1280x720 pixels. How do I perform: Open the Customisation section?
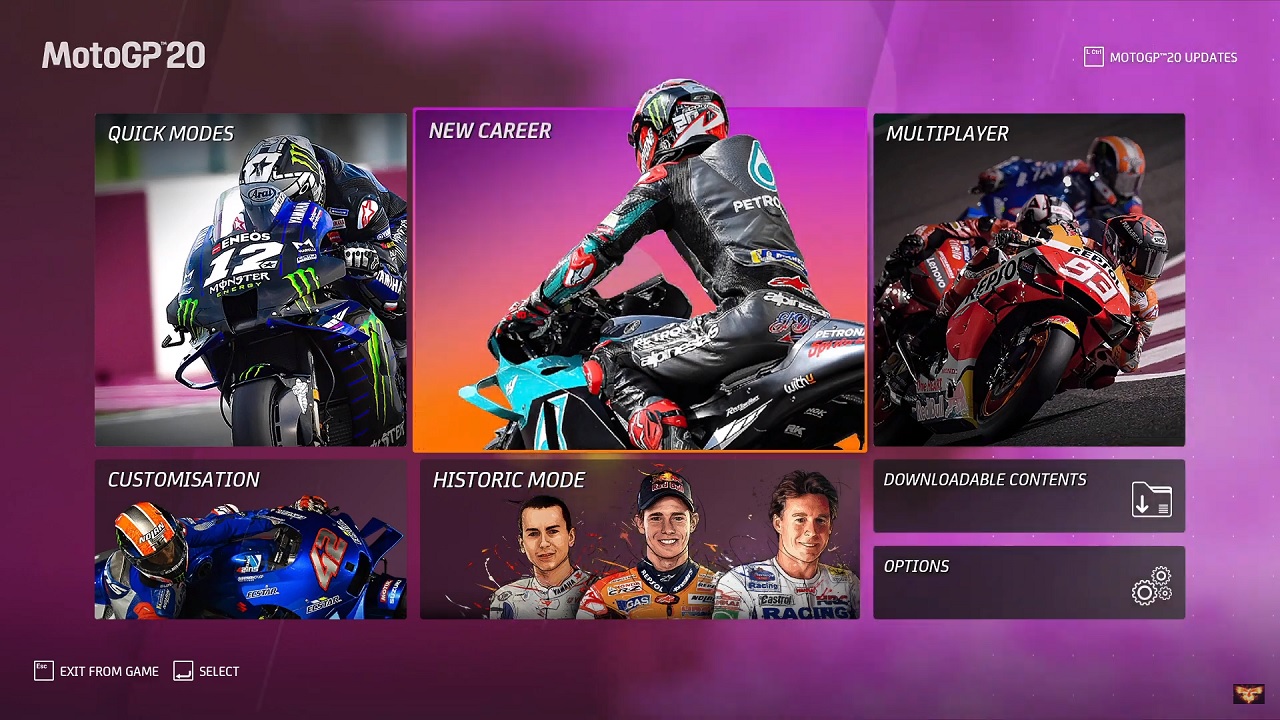coord(250,540)
